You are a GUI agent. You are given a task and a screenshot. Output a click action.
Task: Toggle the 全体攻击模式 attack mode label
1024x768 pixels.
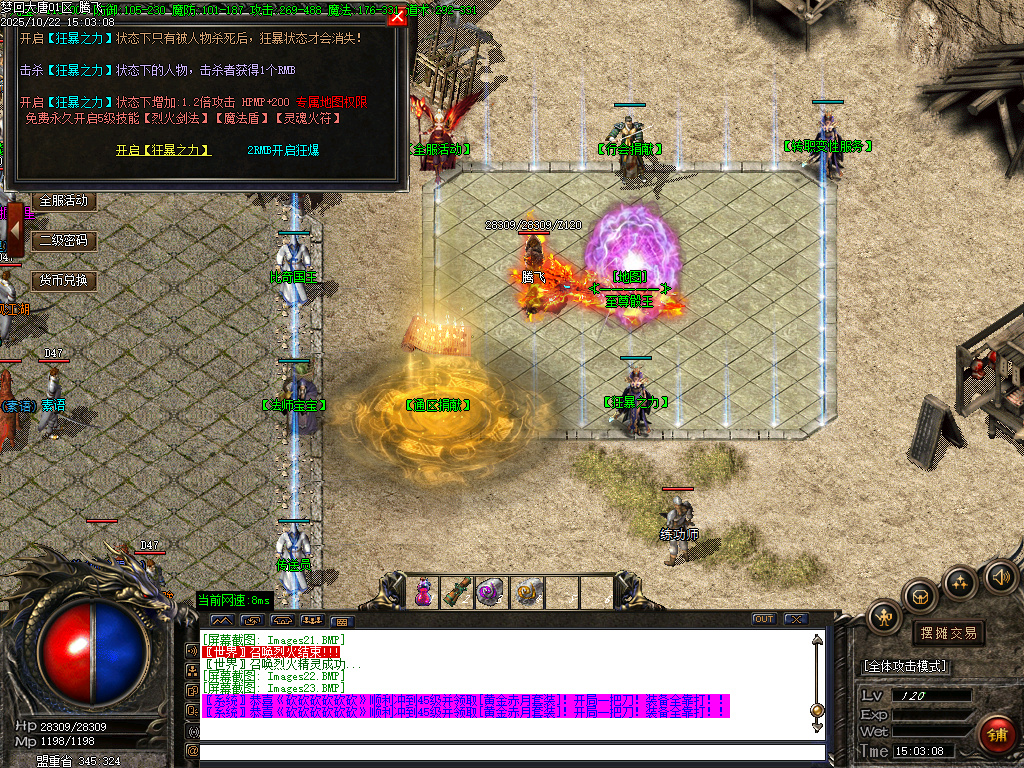tap(906, 666)
